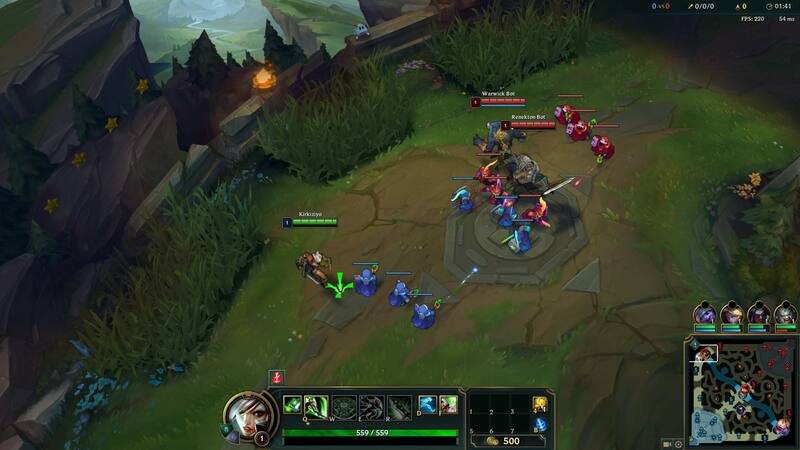
Task: Toggle the camera lock icon beside minimap
Action: point(667,443)
